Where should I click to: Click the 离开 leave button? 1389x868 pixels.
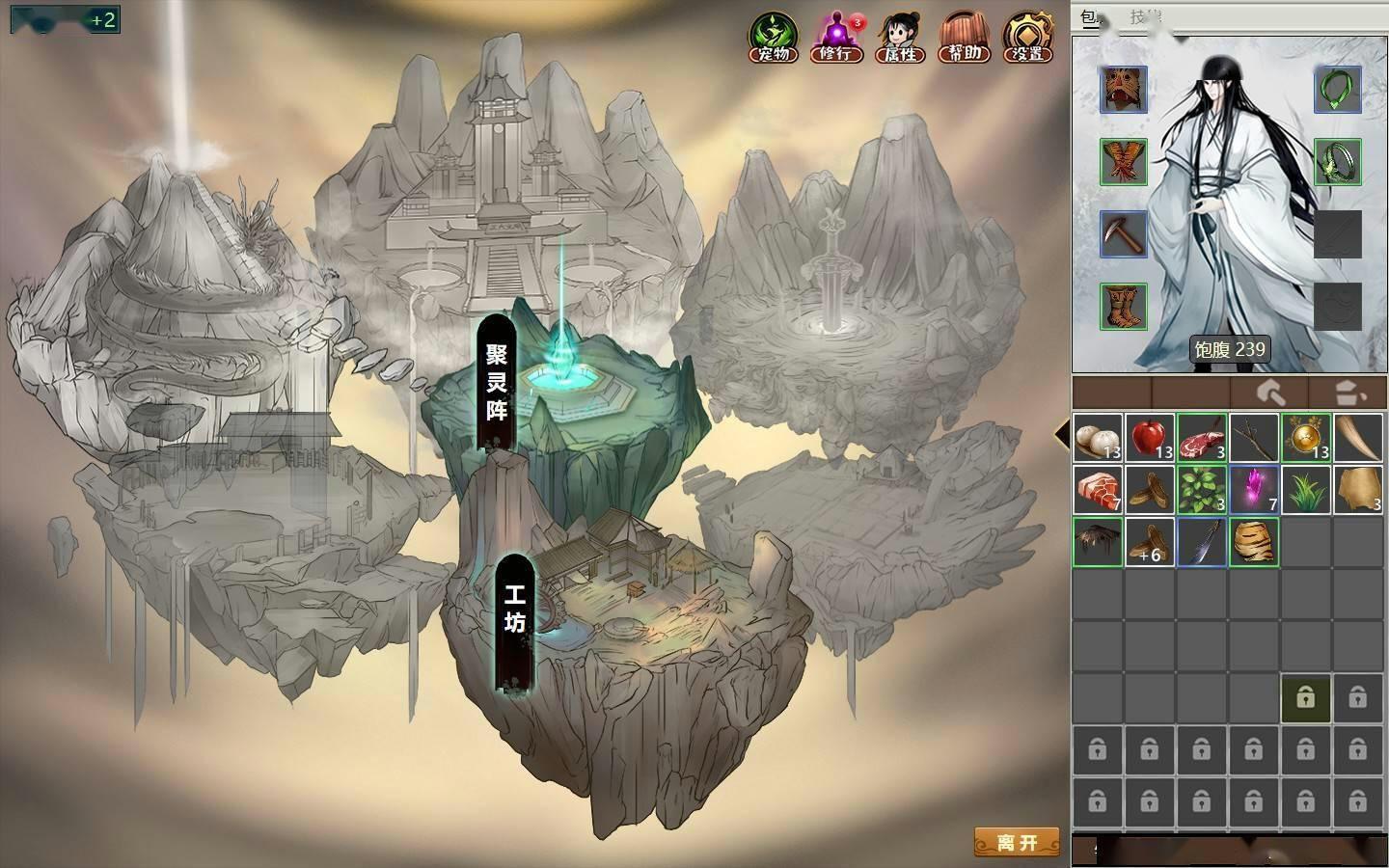(x=1017, y=842)
